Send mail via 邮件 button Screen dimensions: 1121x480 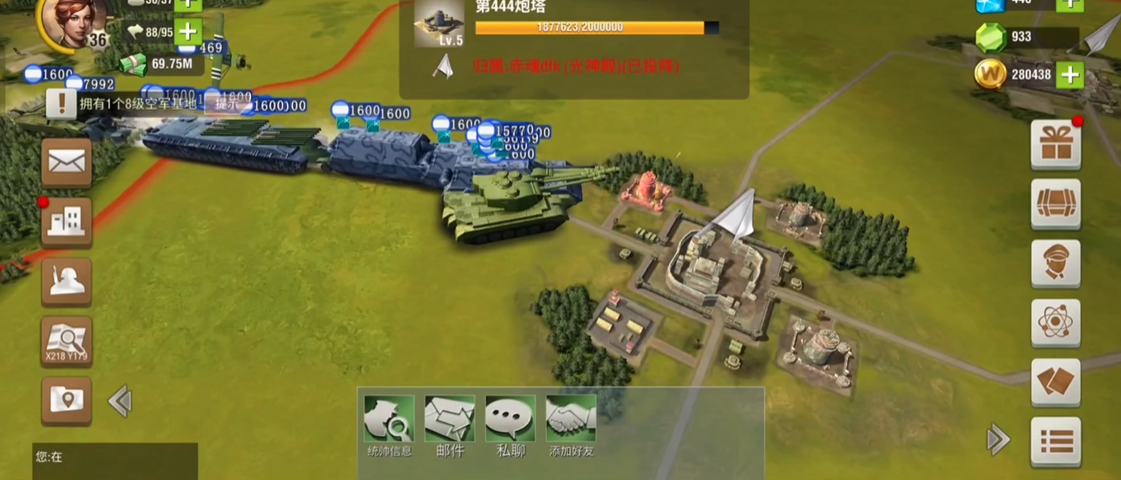click(x=450, y=425)
